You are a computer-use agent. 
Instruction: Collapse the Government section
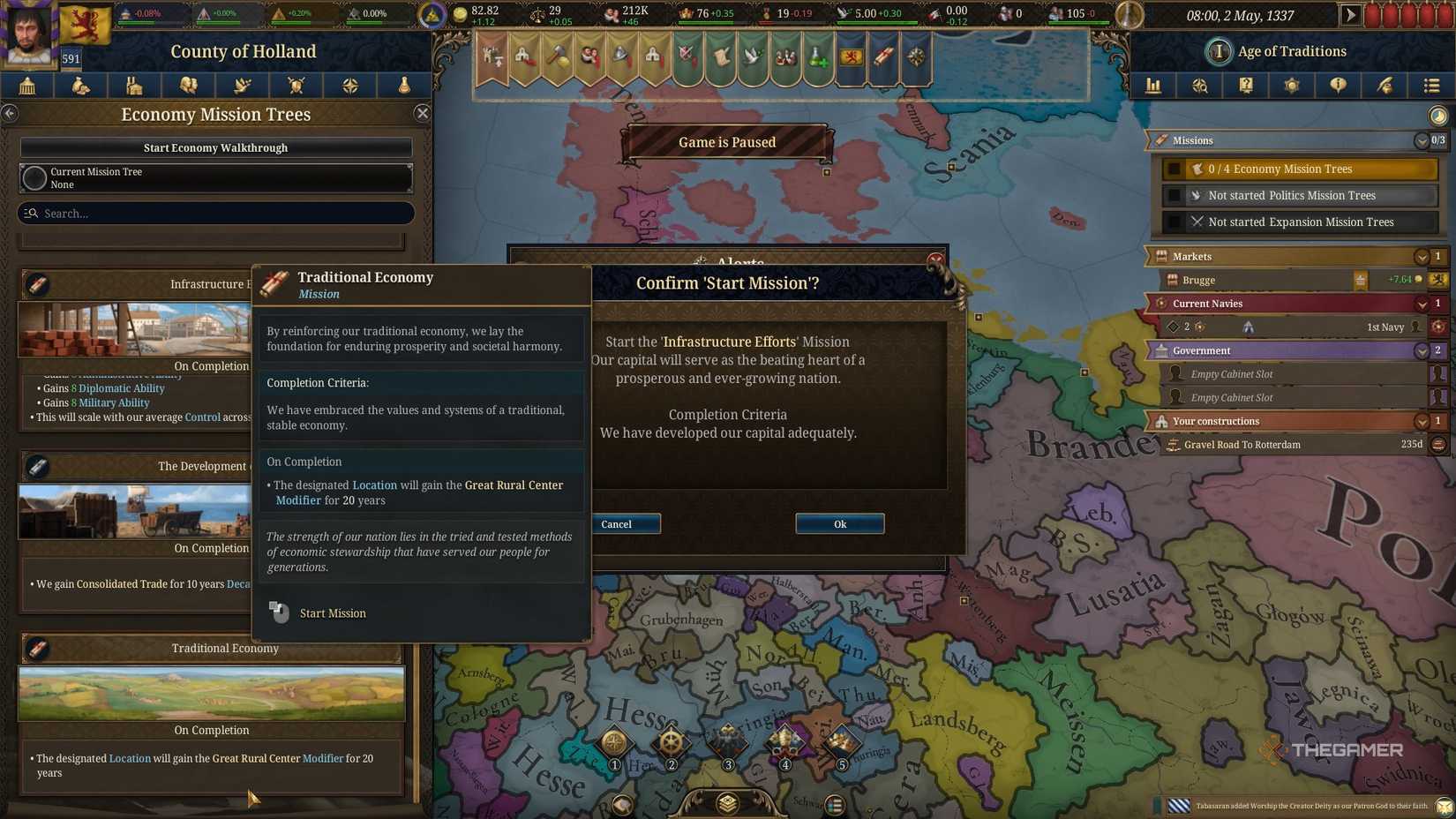point(1422,350)
